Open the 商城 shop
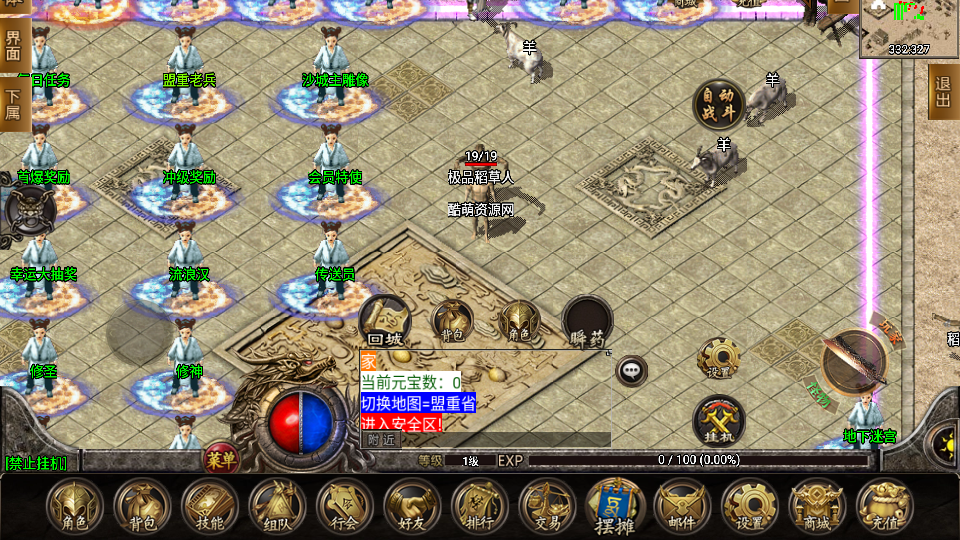 pyautogui.click(x=816, y=505)
